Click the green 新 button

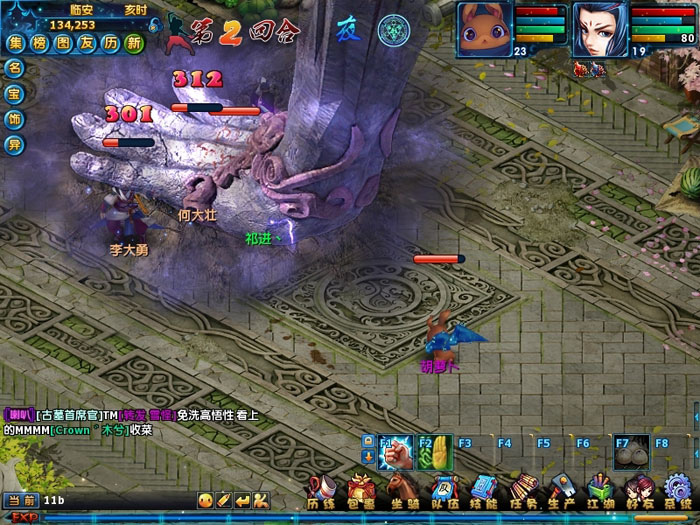pyautogui.click(x=135, y=43)
